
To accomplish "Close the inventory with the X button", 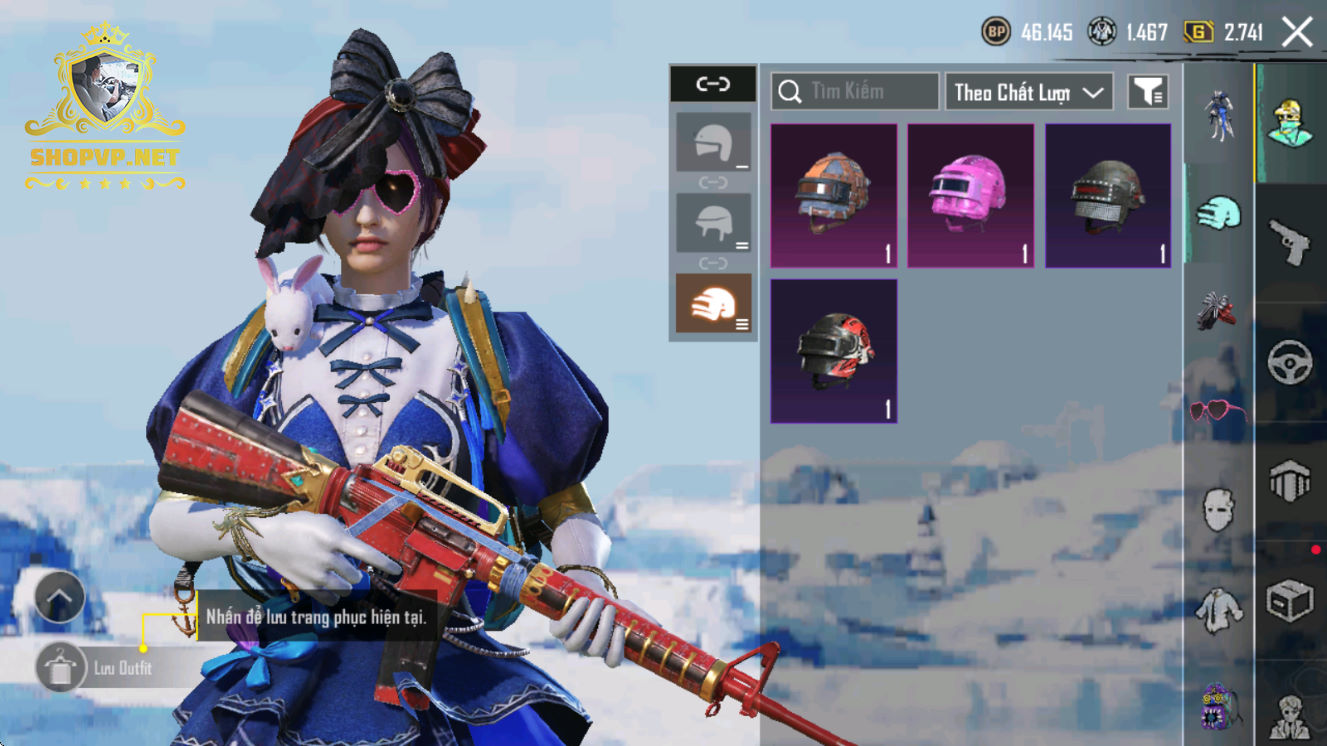I will [1297, 32].
